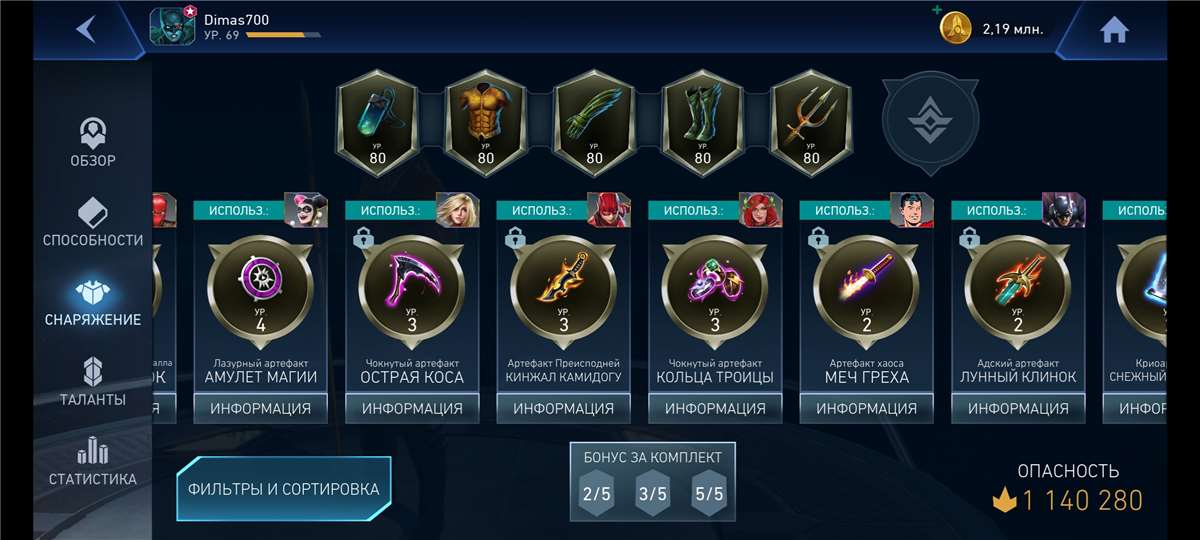Switch to the ОБЗОР tab

93,143
